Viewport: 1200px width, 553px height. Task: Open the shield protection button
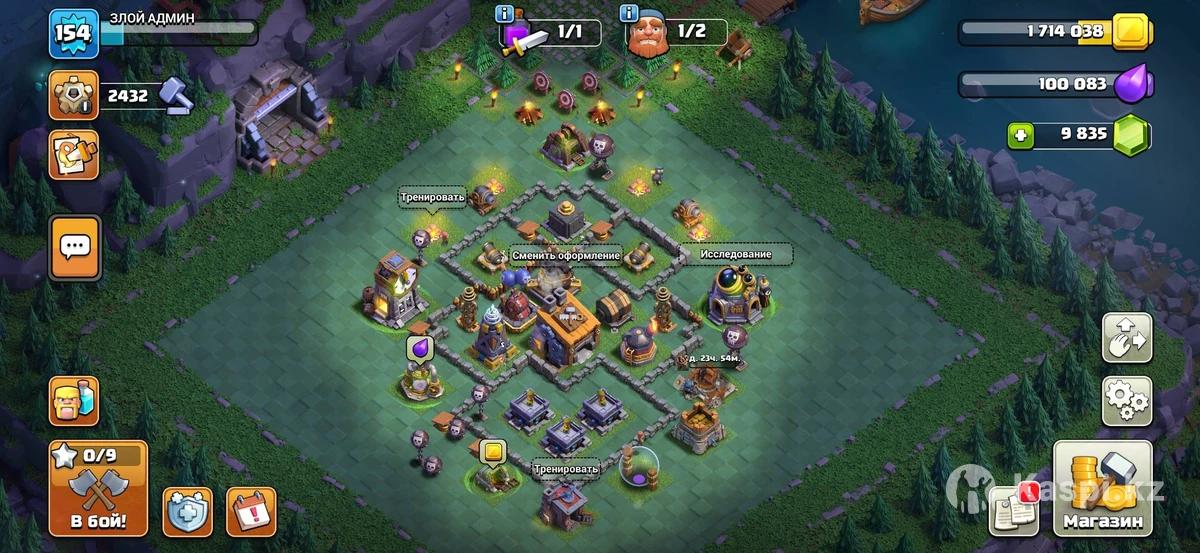188,511
